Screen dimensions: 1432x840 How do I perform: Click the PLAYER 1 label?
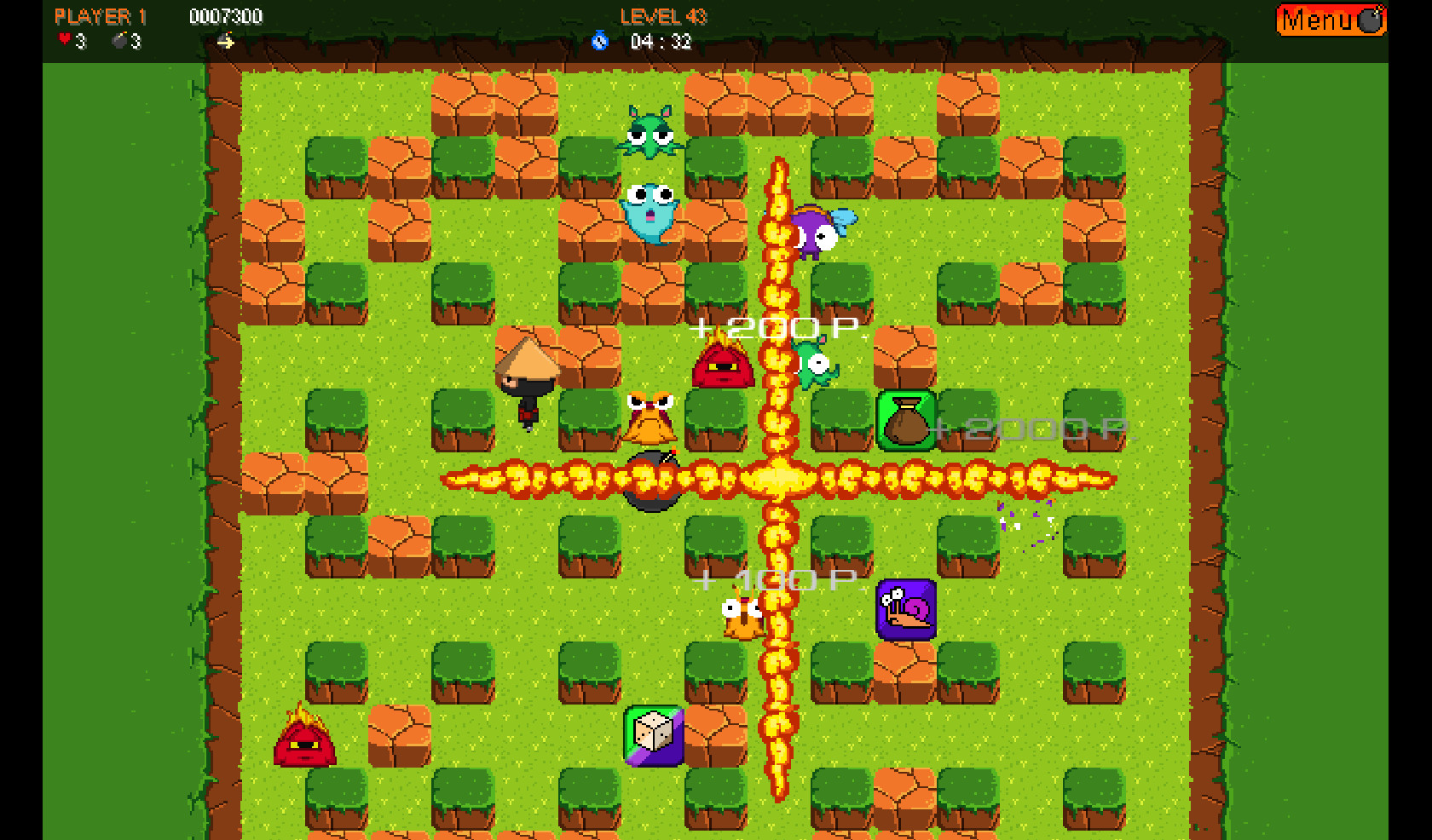click(x=100, y=15)
